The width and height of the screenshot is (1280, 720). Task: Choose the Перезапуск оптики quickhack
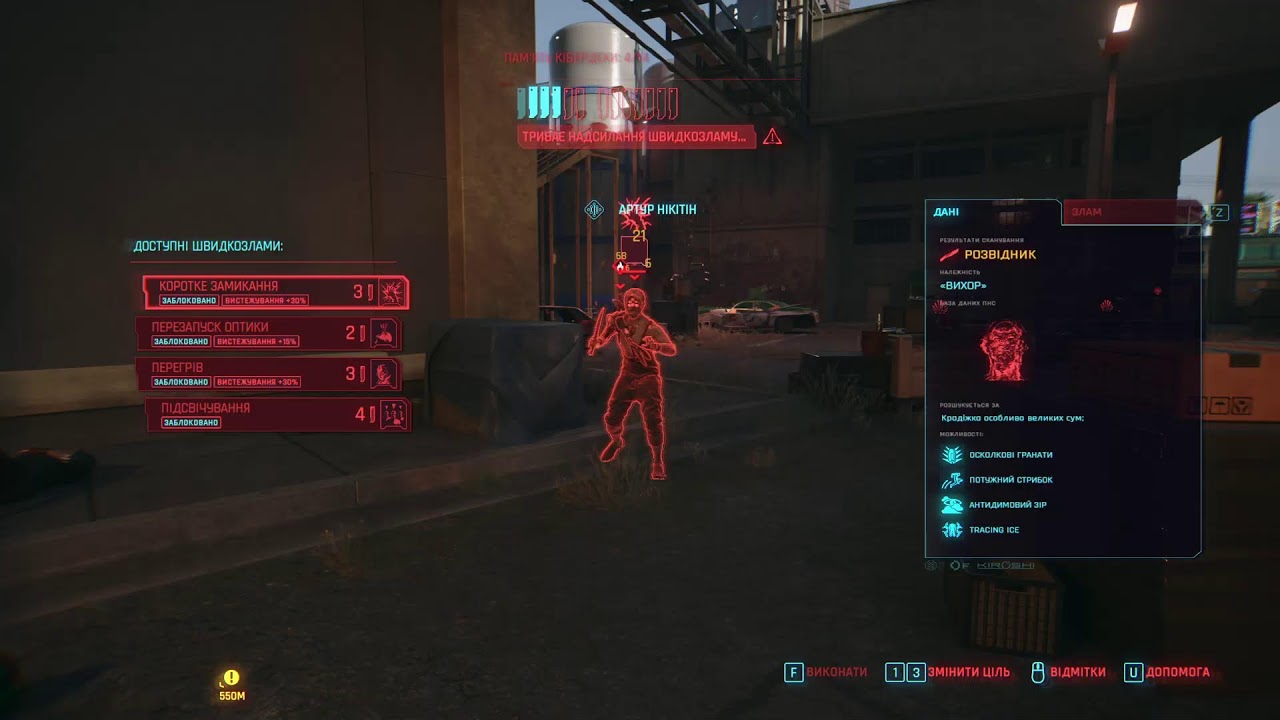(x=268, y=334)
